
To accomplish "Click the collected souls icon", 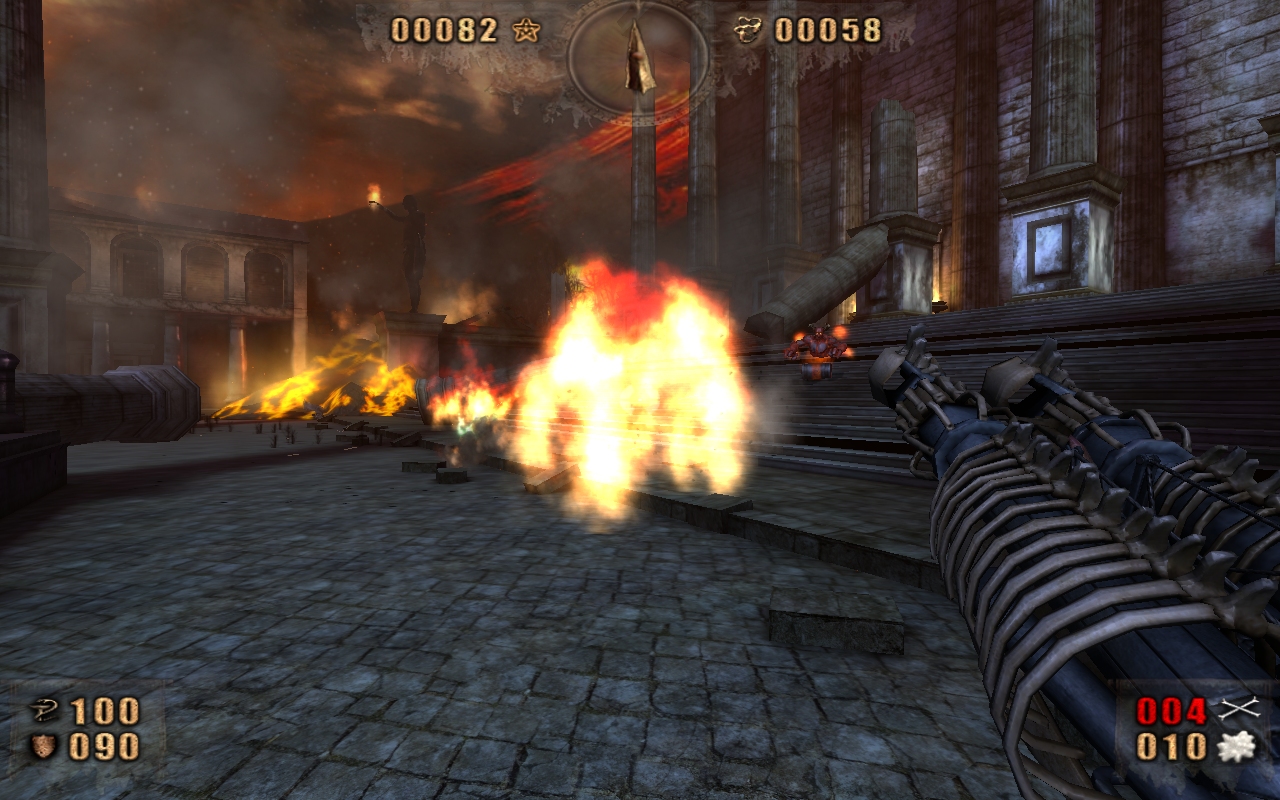I will tap(747, 30).
